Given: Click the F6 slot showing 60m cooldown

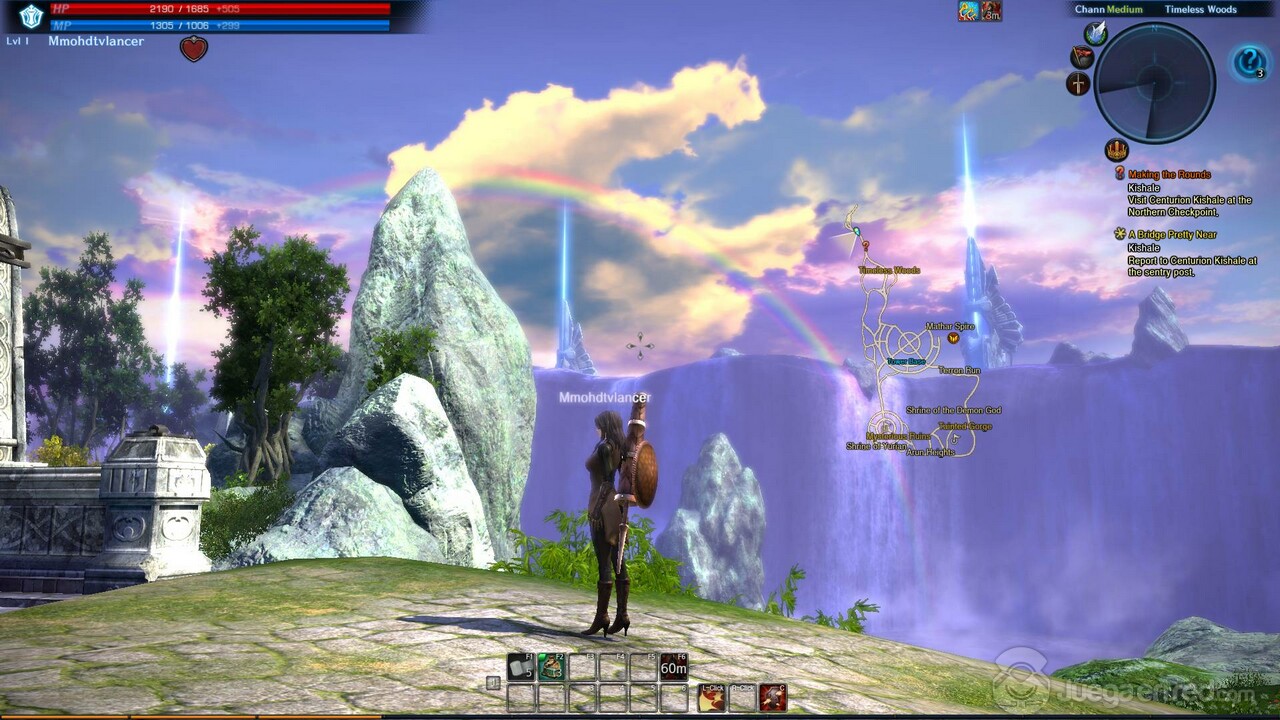Looking at the screenshot, I should (674, 667).
